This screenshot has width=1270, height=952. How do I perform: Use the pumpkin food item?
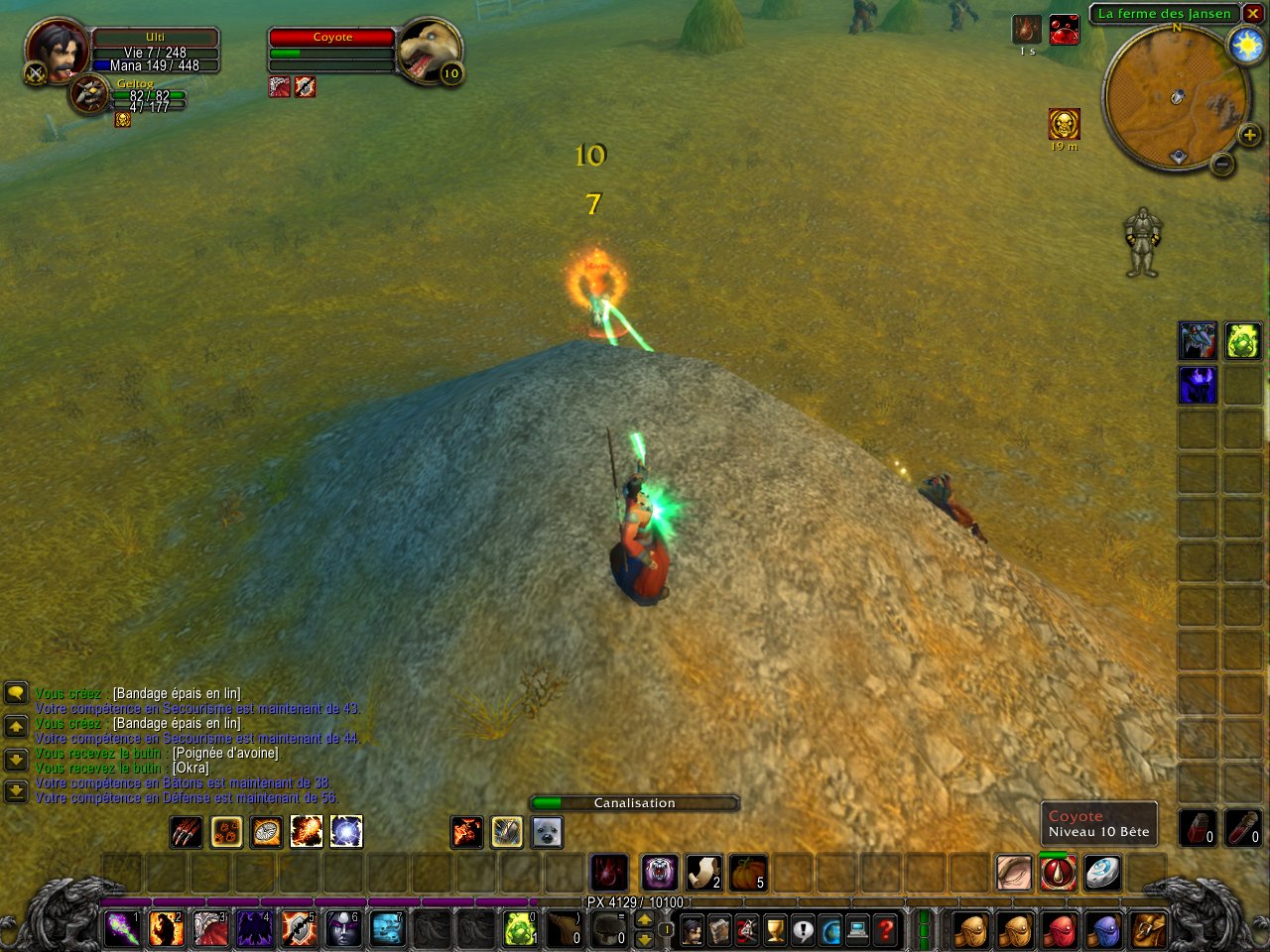(749, 873)
